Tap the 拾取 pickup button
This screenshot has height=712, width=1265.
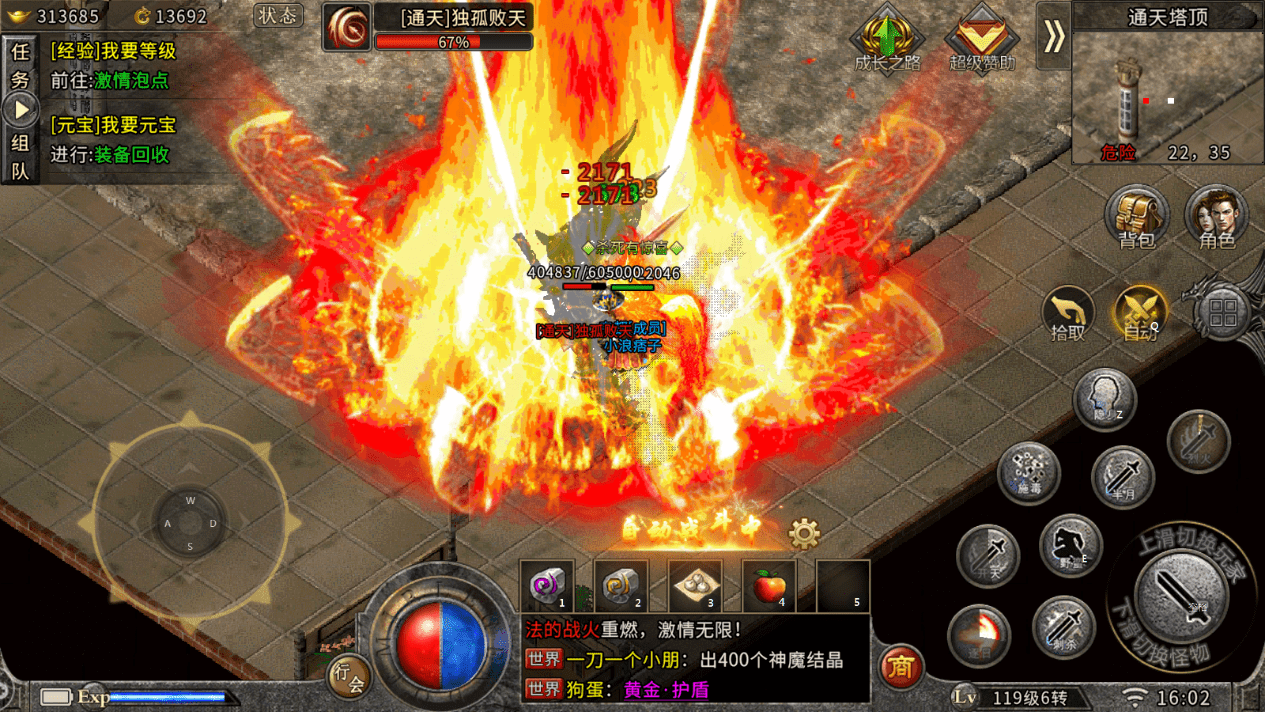pyautogui.click(x=1068, y=313)
